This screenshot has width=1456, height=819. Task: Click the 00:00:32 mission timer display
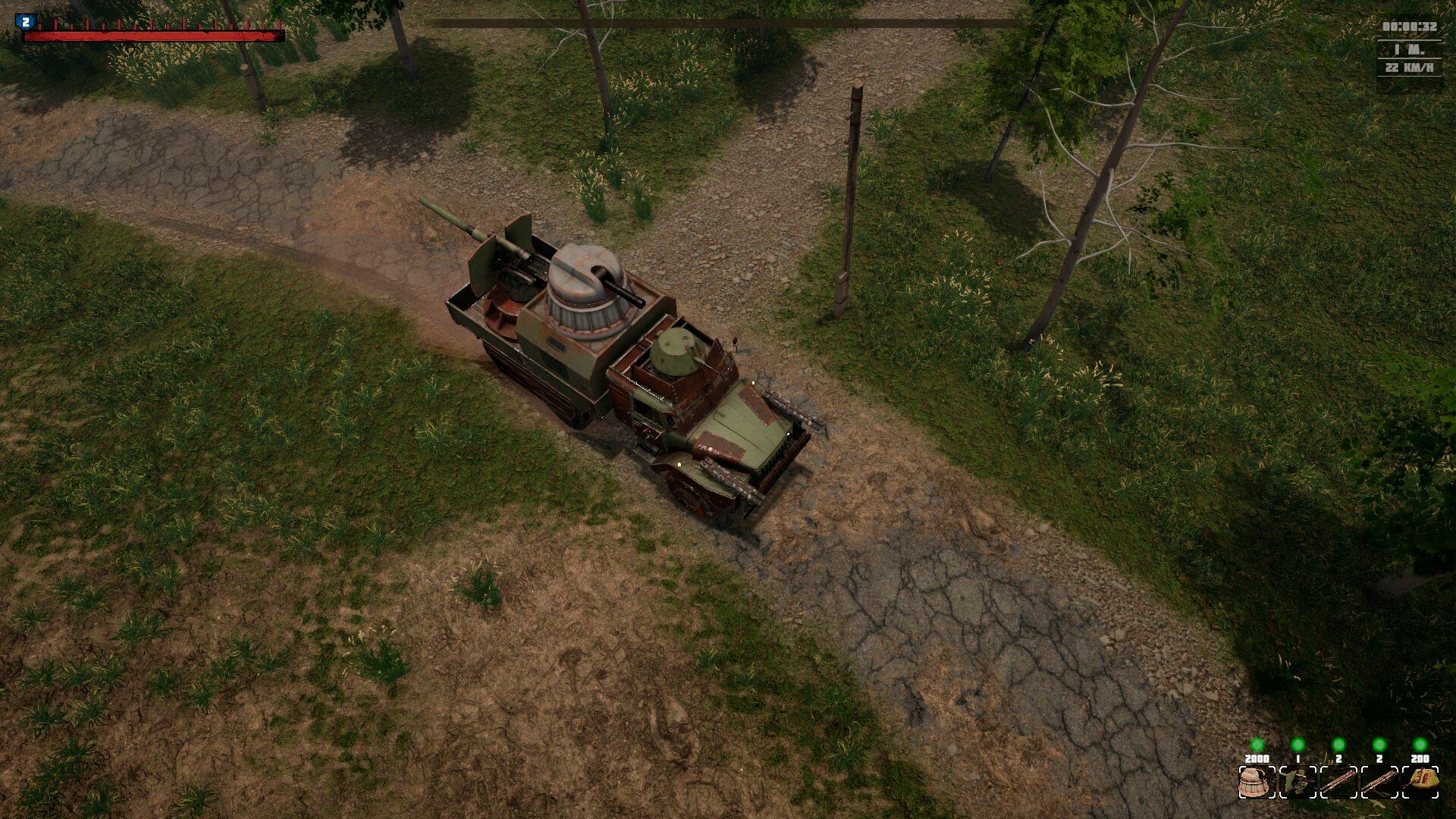(1409, 25)
